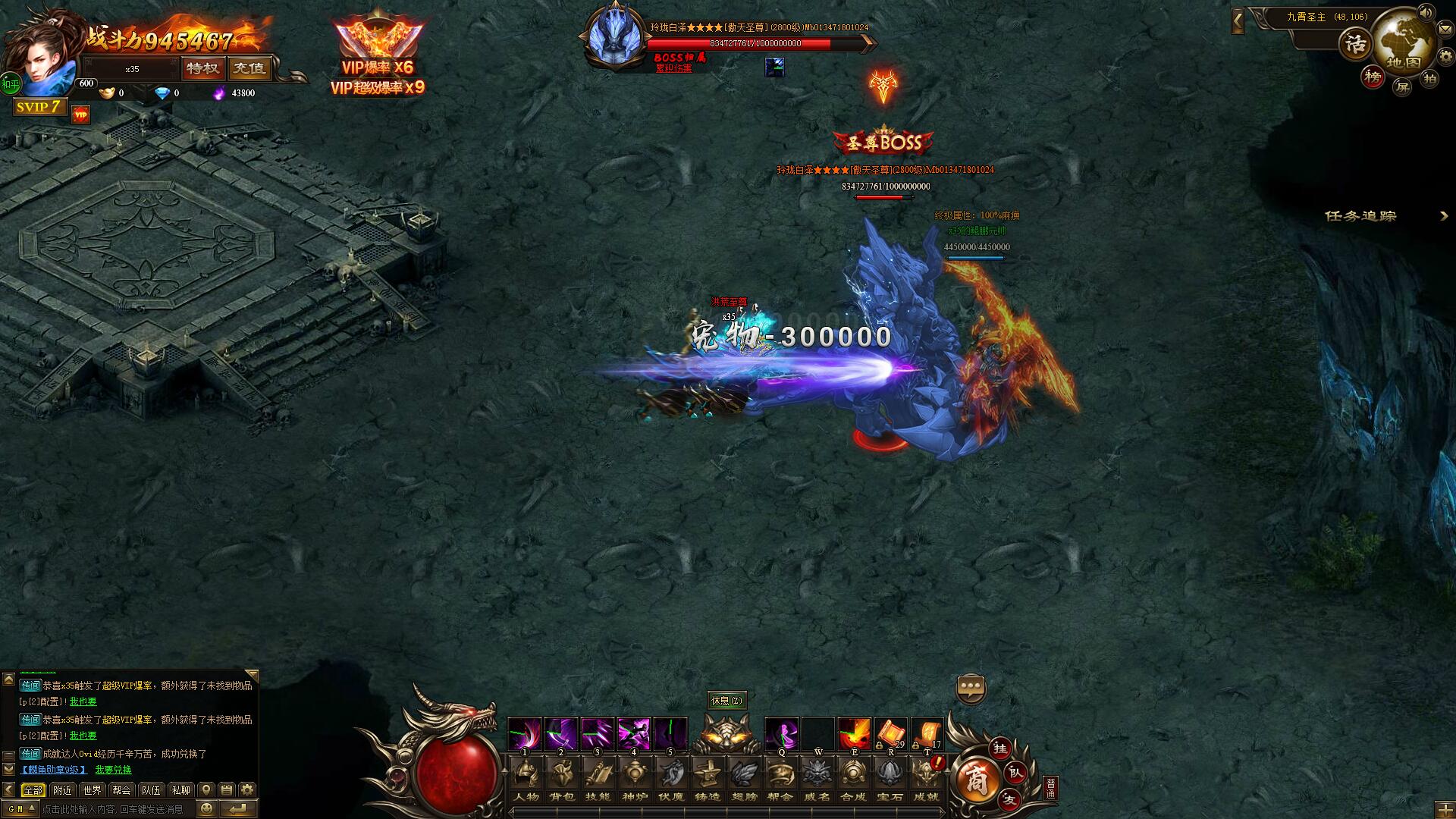The width and height of the screenshot is (1456, 819).
Task: Open the 成就 achievements menu
Action: coord(926,778)
